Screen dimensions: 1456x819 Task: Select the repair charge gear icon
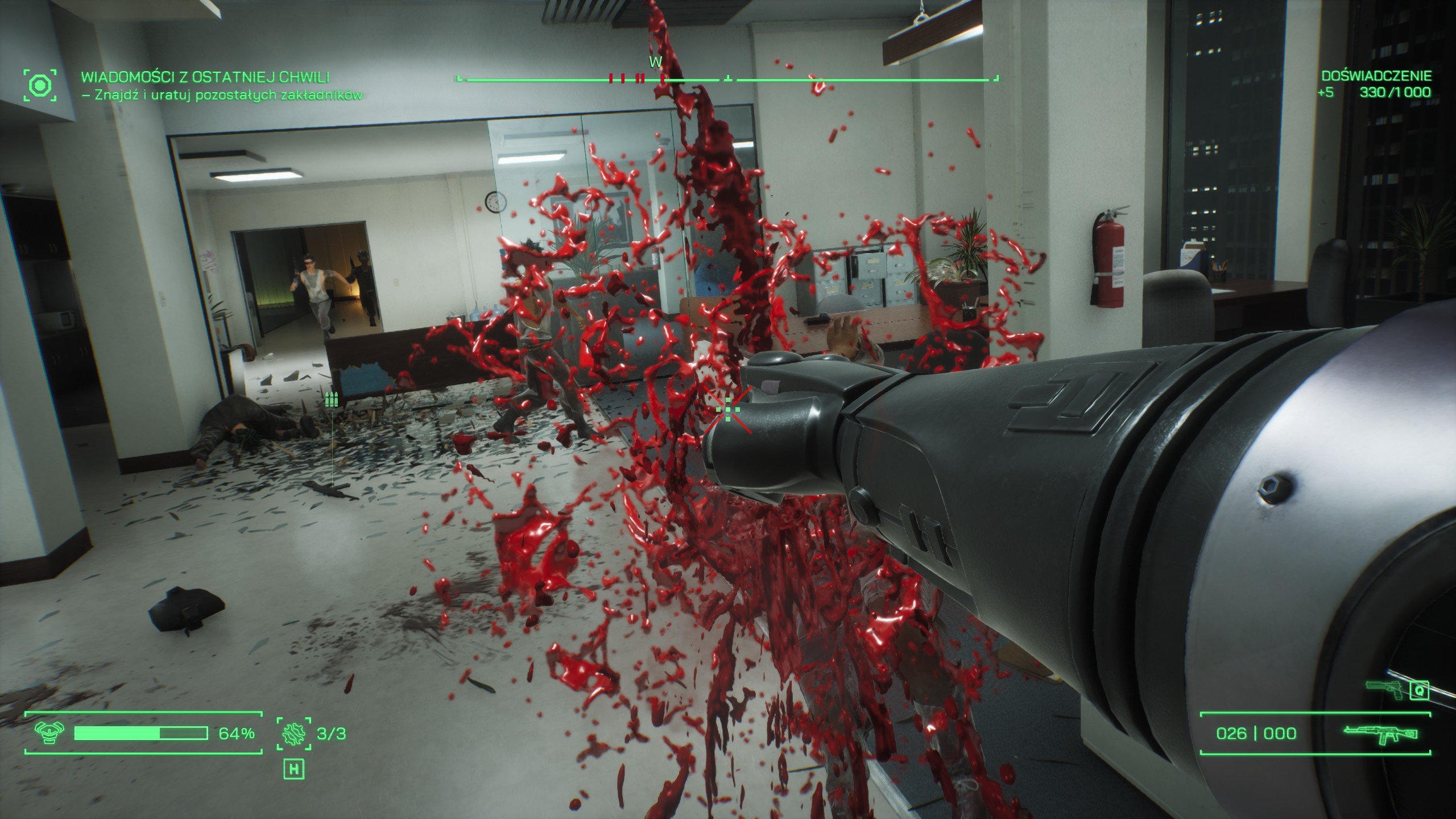click(x=294, y=733)
